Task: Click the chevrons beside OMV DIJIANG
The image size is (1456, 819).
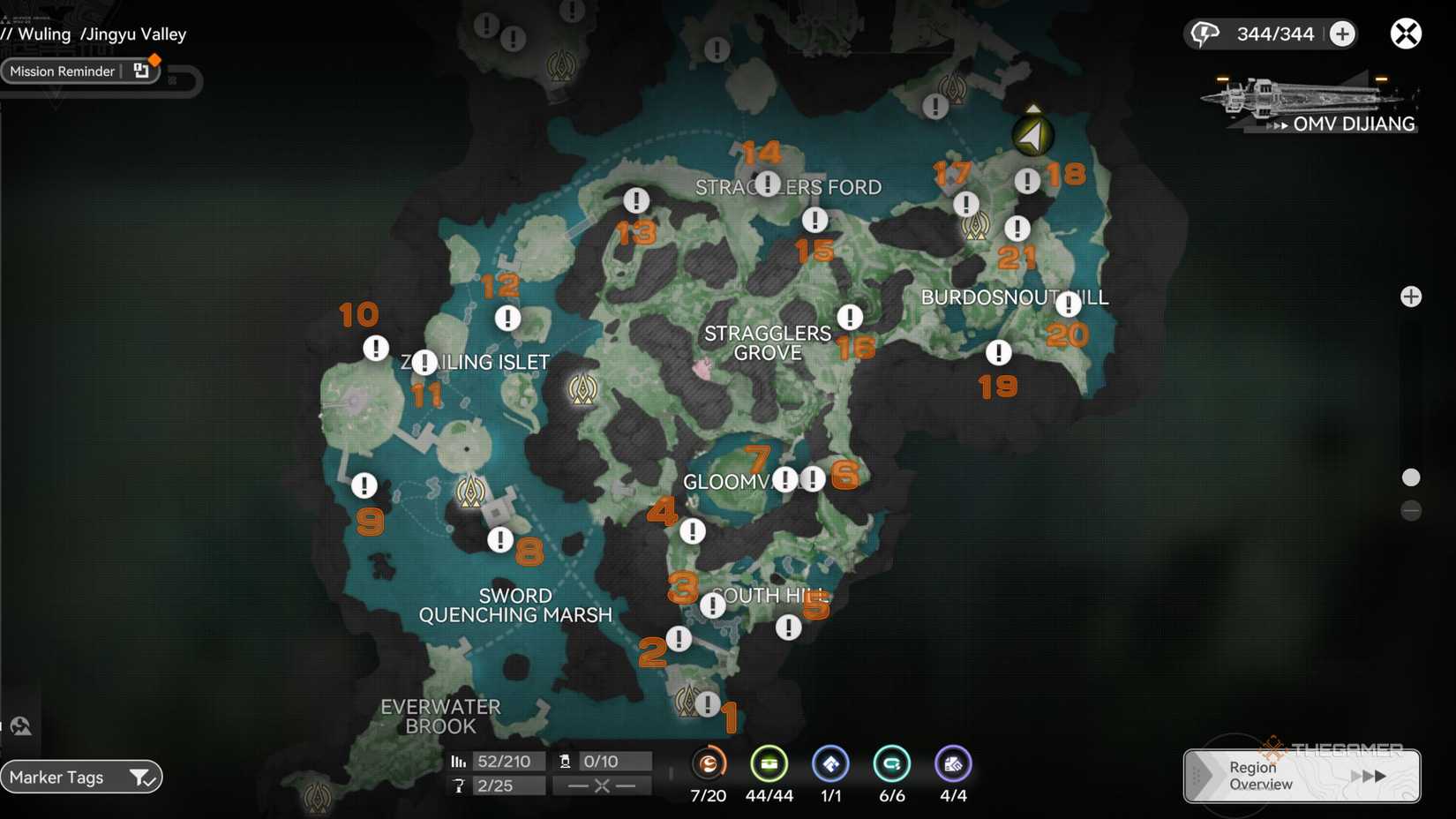Action: (1279, 124)
